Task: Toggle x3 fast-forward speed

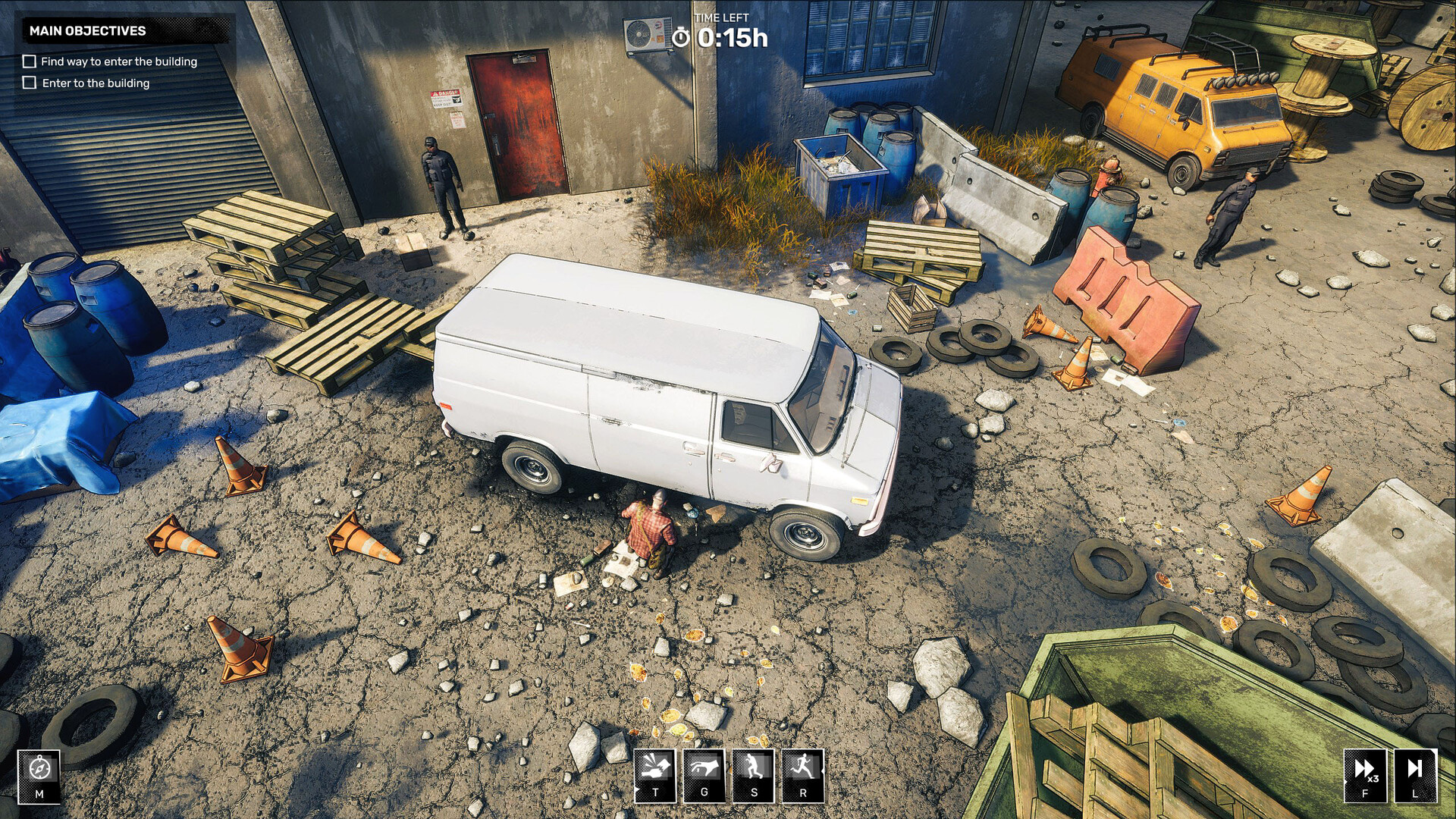Action: [1365, 775]
